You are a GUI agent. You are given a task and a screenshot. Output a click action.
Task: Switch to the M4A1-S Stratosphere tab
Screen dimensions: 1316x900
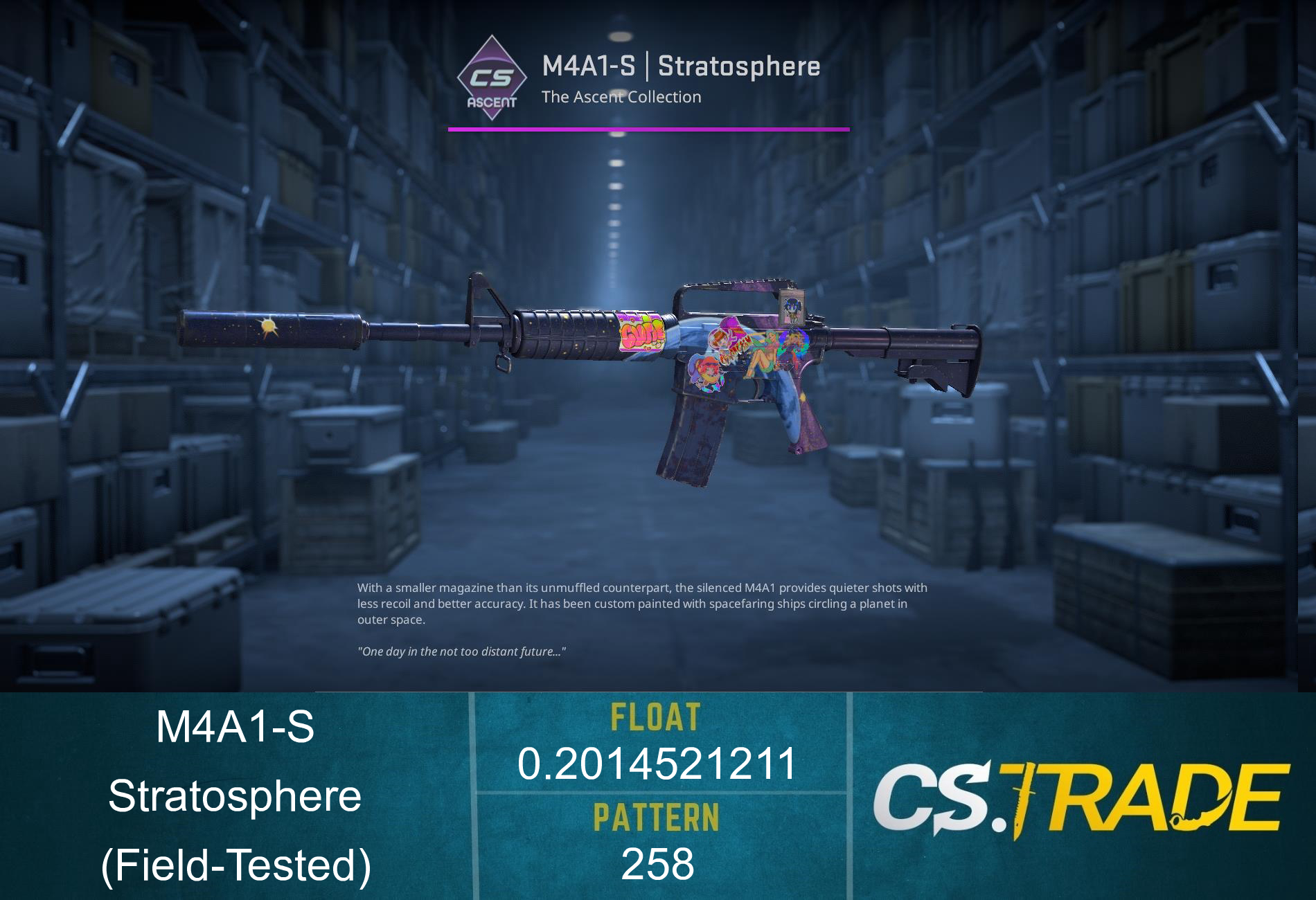pyautogui.click(x=681, y=66)
